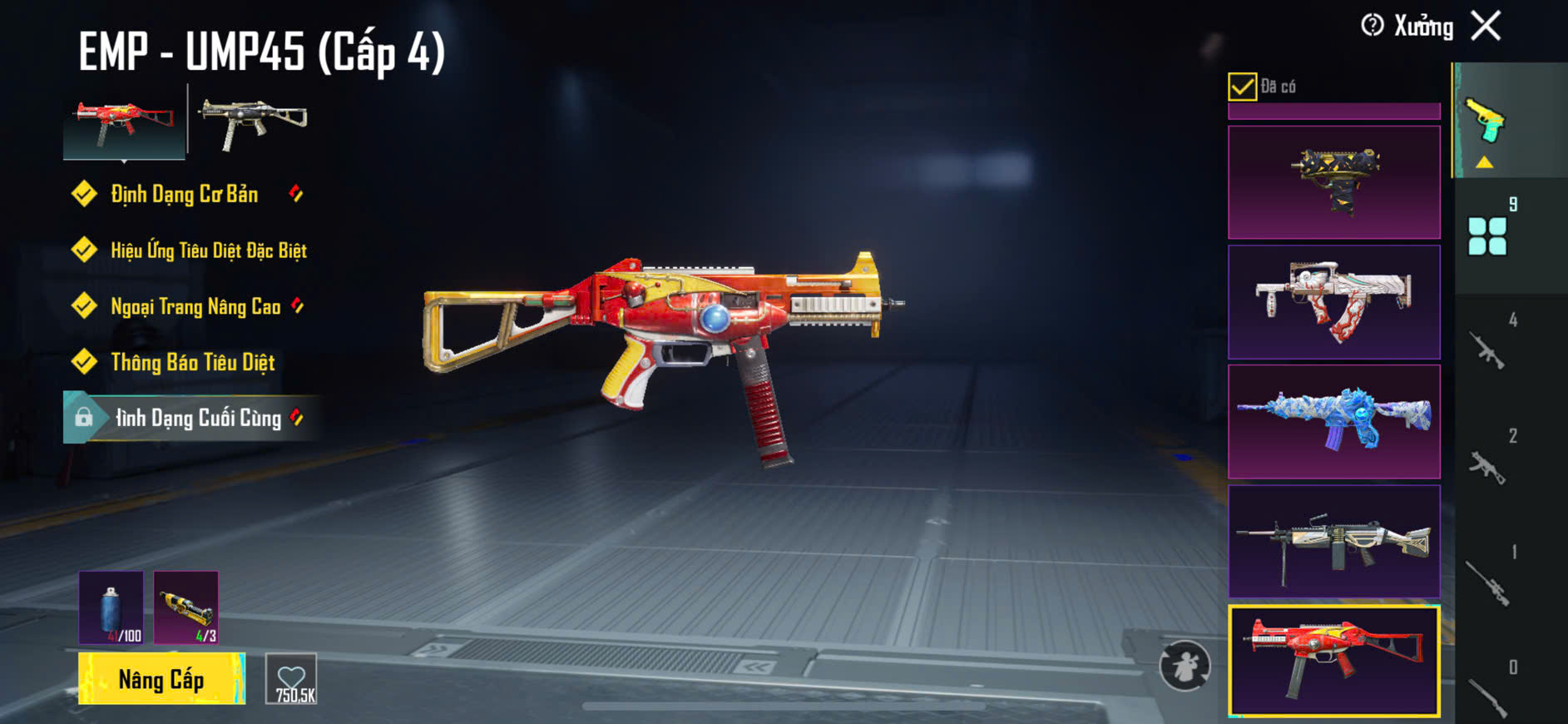Choose the black and gold pistol skin

[1333, 182]
